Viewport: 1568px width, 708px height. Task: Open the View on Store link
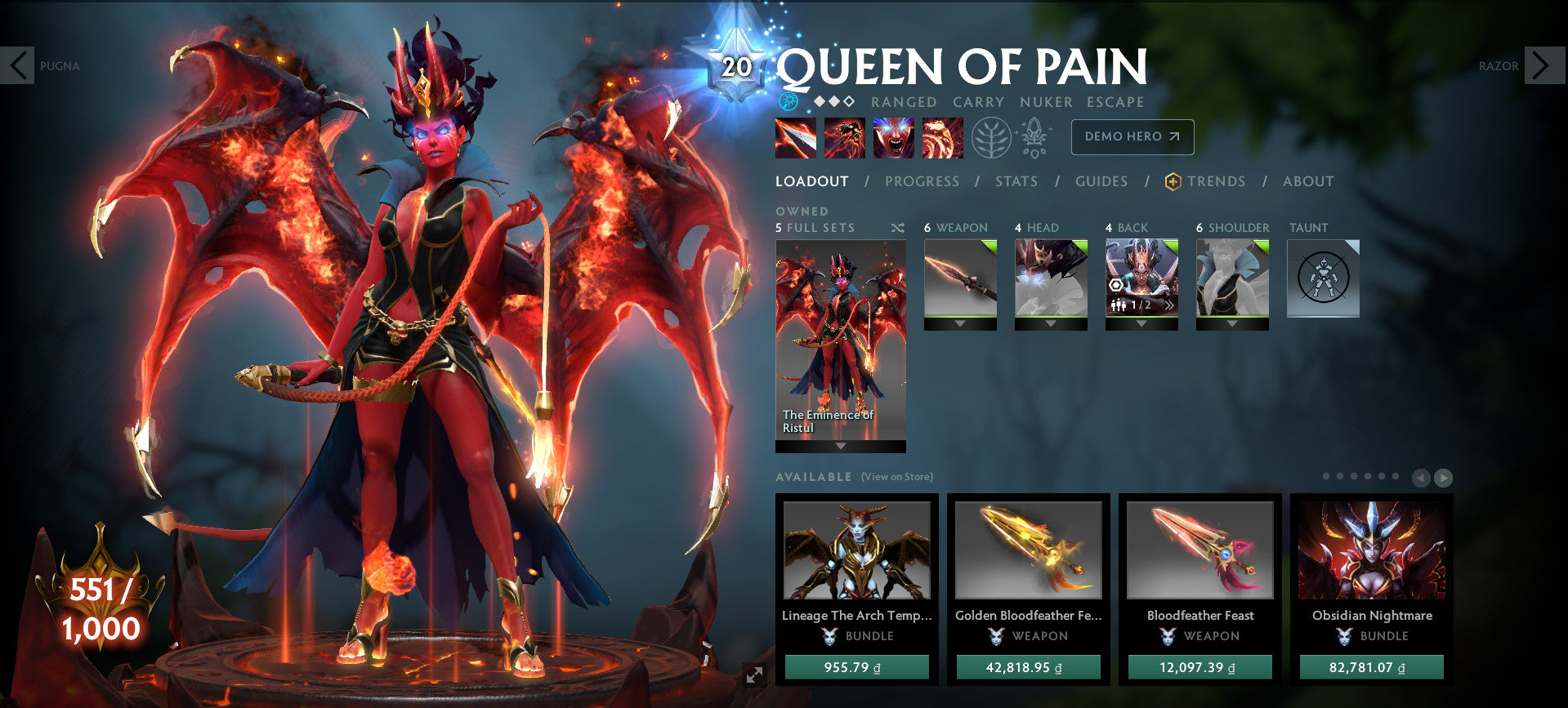896,476
